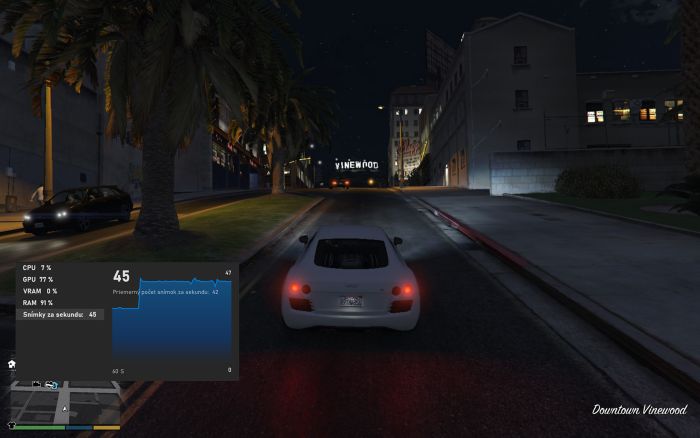Viewport: 700px width, 438px height.
Task: Select the Snímky za sekundu row
Action: pyautogui.click(x=60, y=314)
